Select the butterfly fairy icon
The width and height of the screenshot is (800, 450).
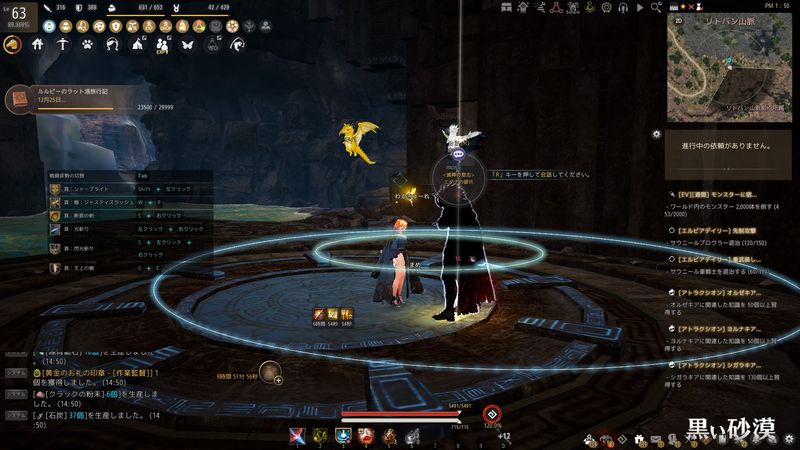click(186, 44)
